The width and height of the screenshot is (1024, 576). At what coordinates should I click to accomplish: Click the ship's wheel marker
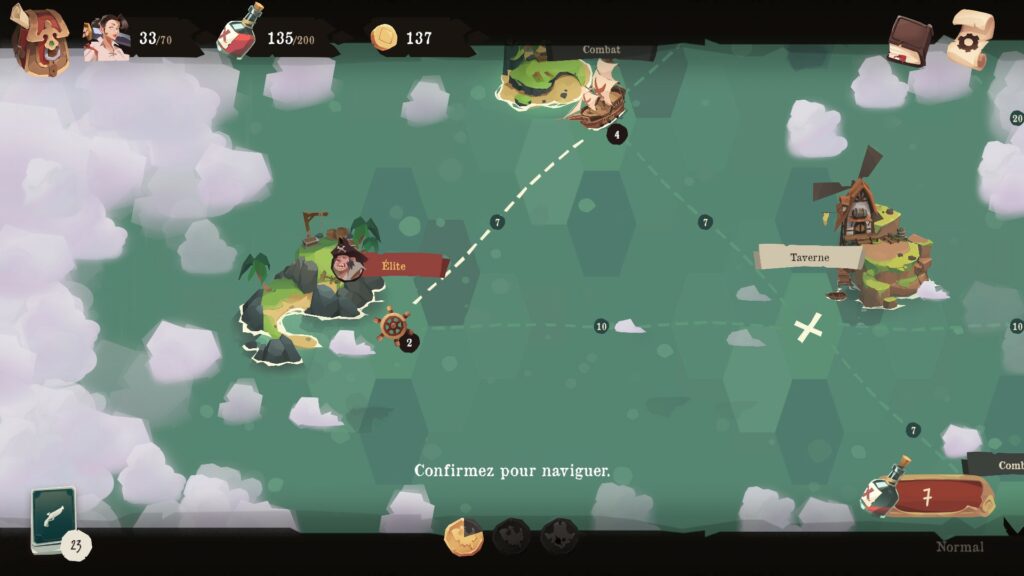click(392, 324)
